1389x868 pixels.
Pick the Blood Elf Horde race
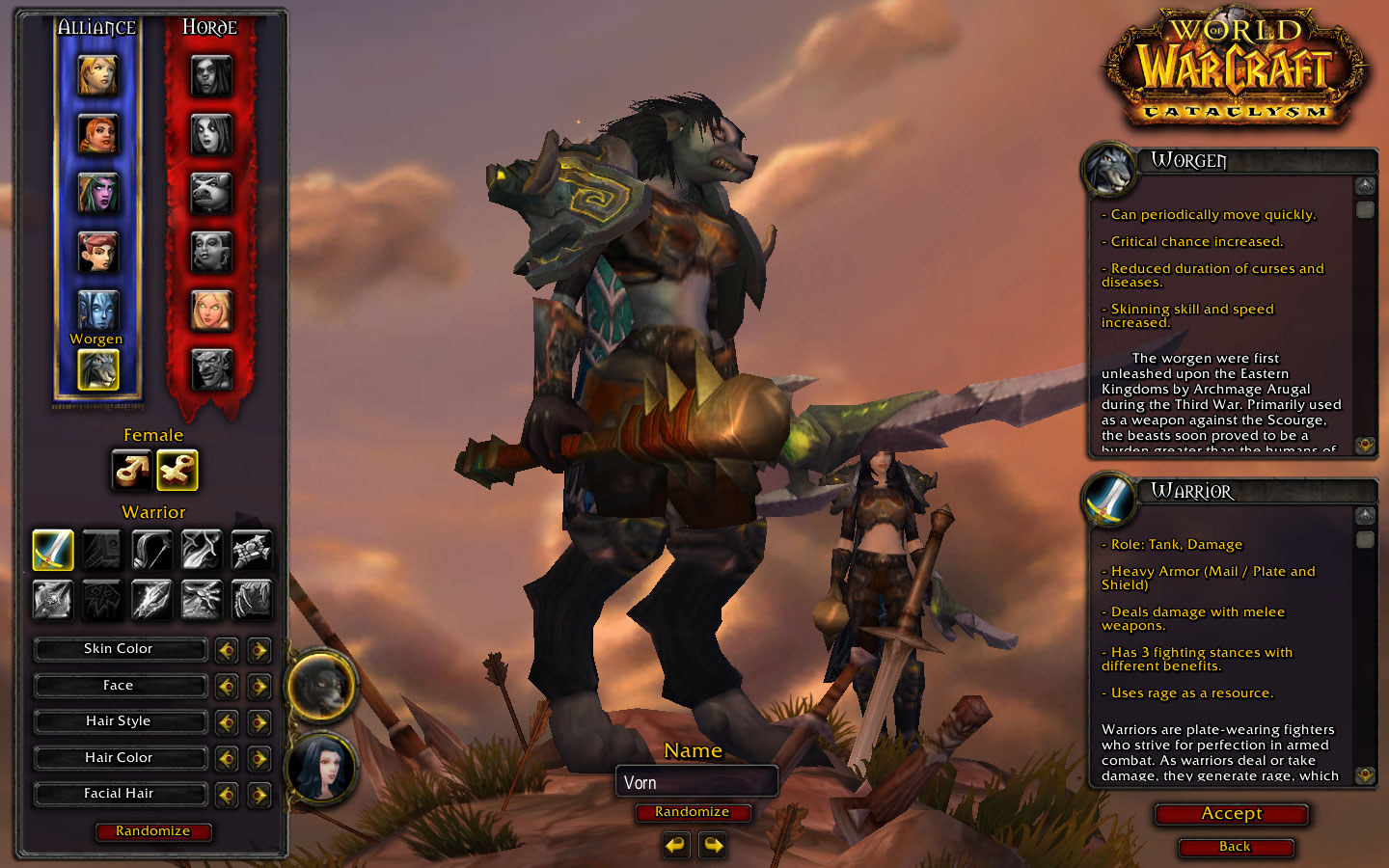[210, 311]
